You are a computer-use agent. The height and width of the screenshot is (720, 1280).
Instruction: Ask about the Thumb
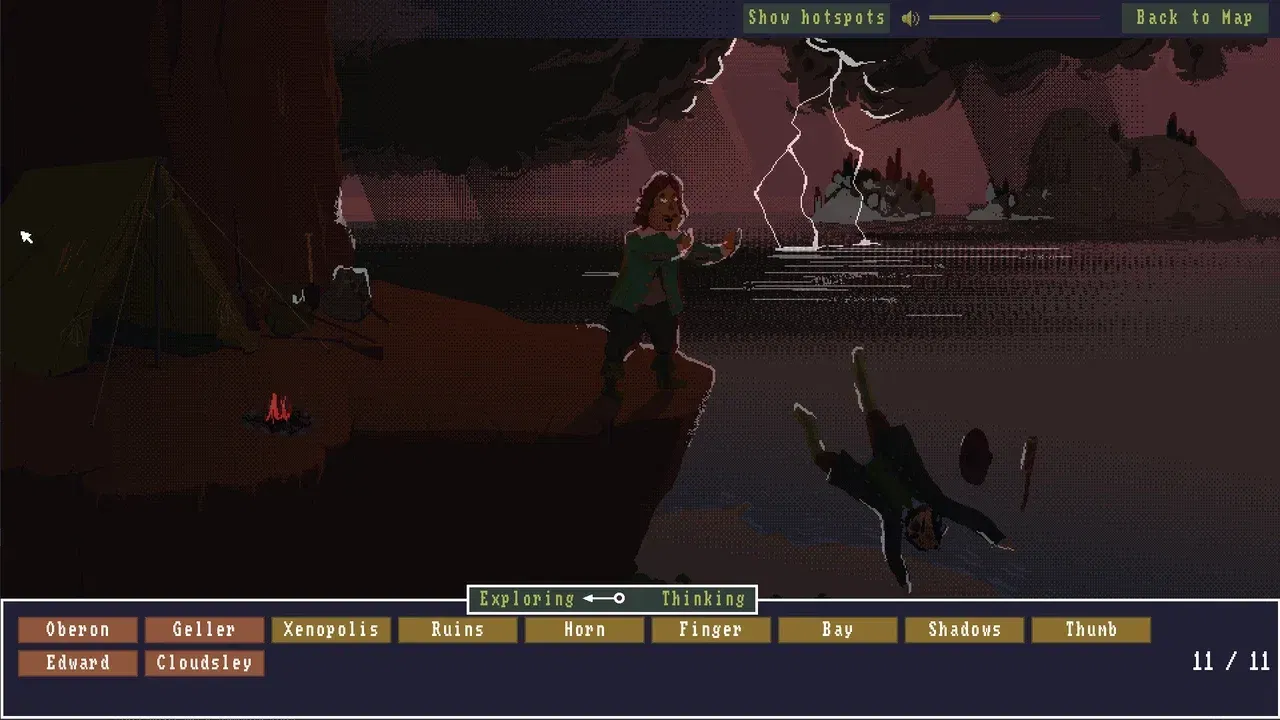tap(1091, 630)
